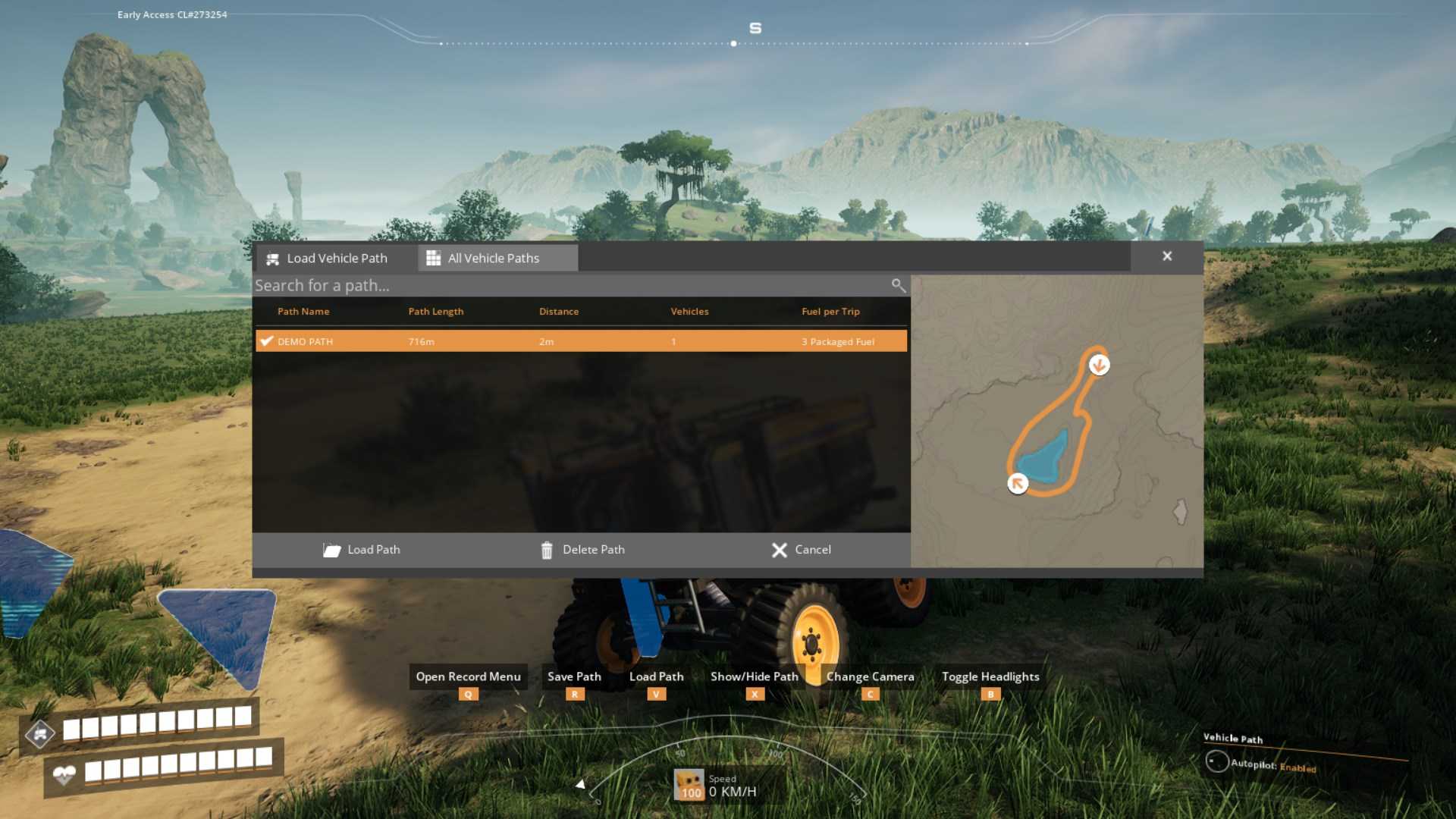Click the X icon beside Cancel

[780, 550]
